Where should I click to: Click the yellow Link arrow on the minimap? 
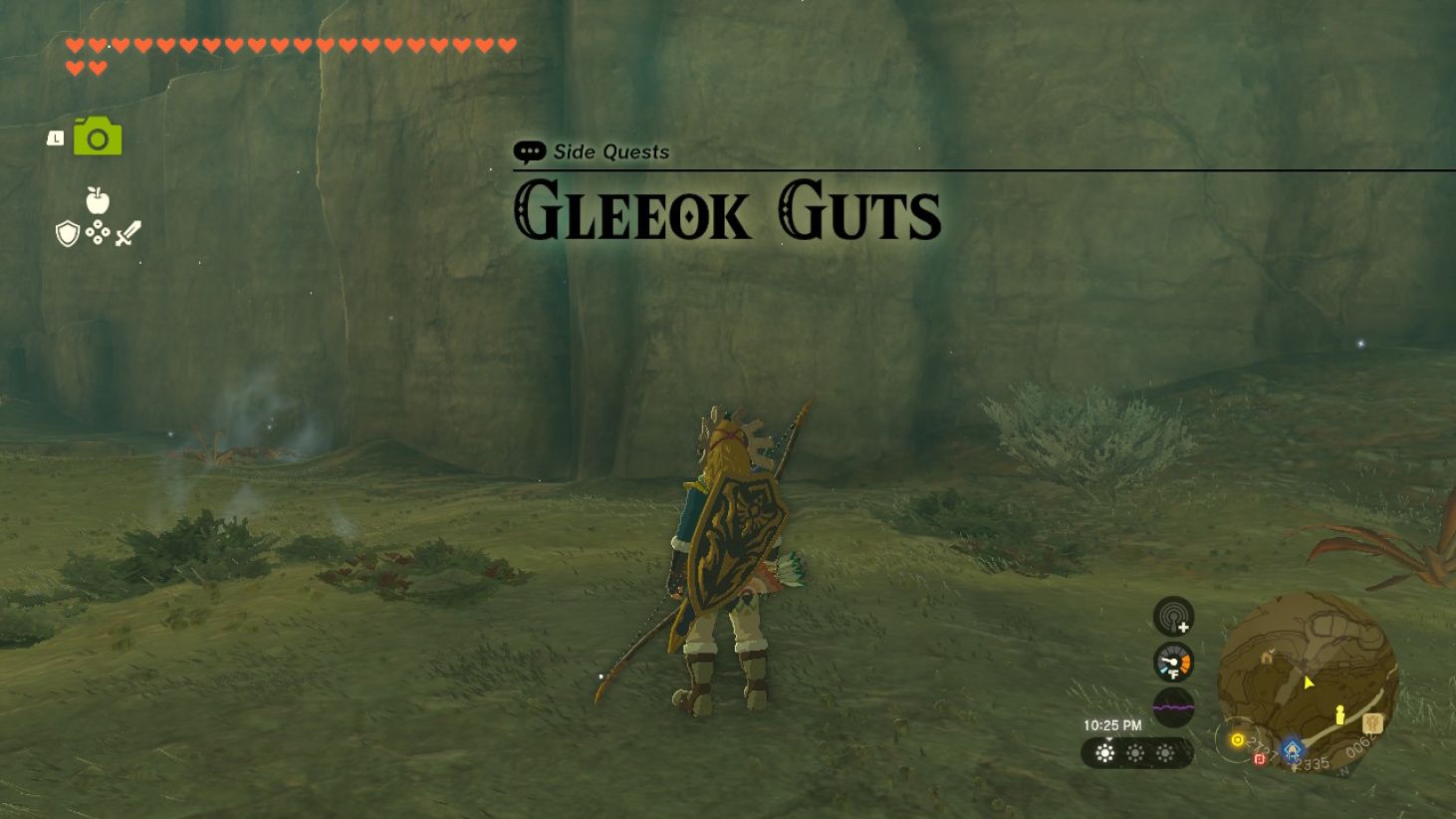click(x=1308, y=682)
